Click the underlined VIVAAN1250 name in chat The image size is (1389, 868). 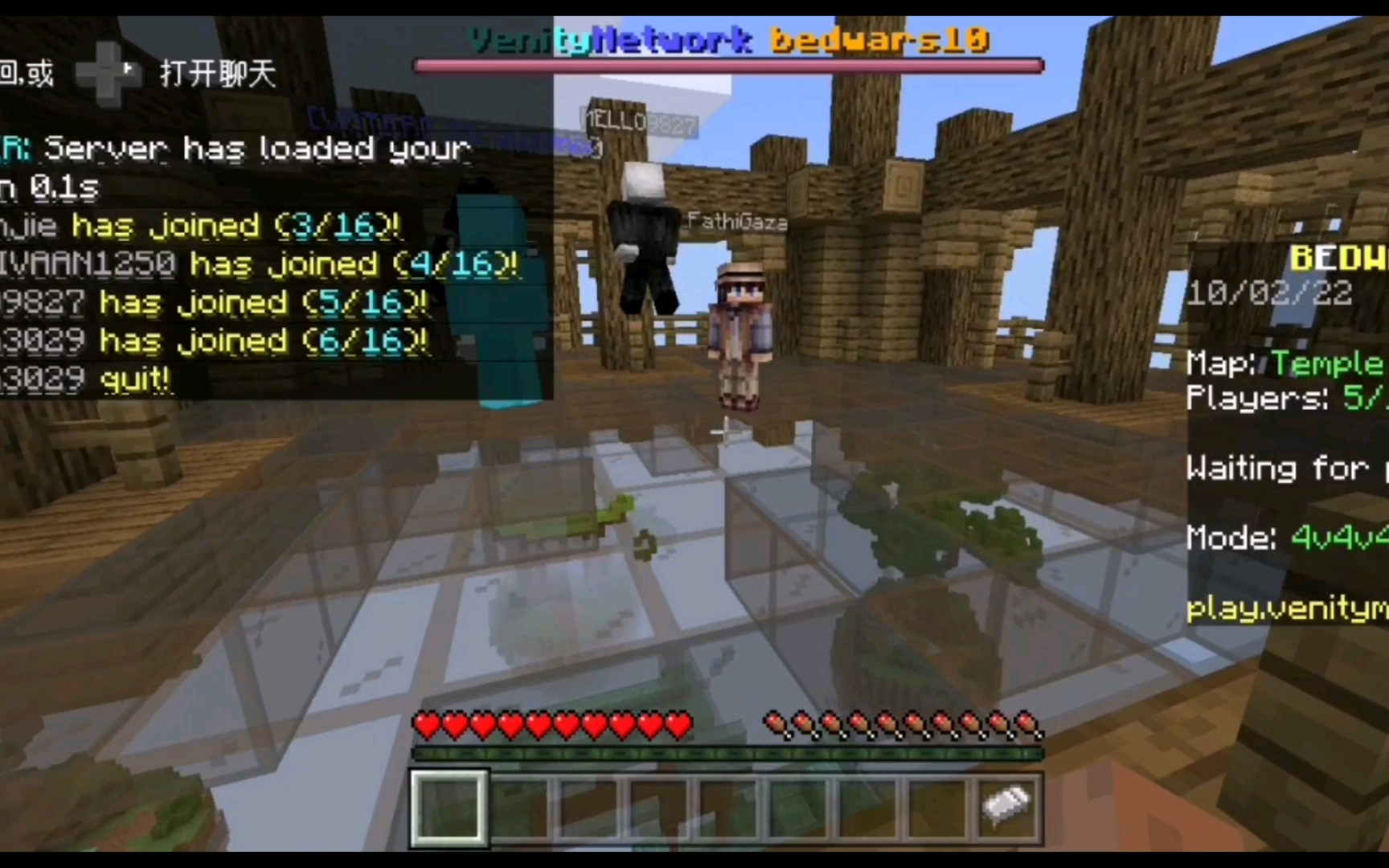coord(88,264)
